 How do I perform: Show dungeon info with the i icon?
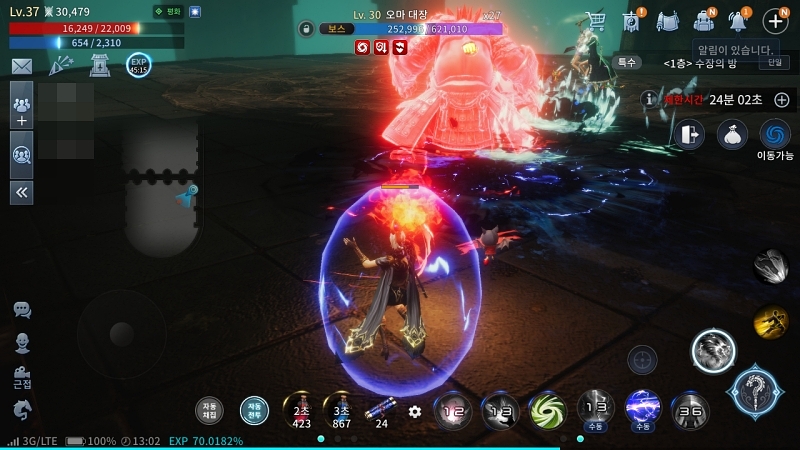[649, 100]
